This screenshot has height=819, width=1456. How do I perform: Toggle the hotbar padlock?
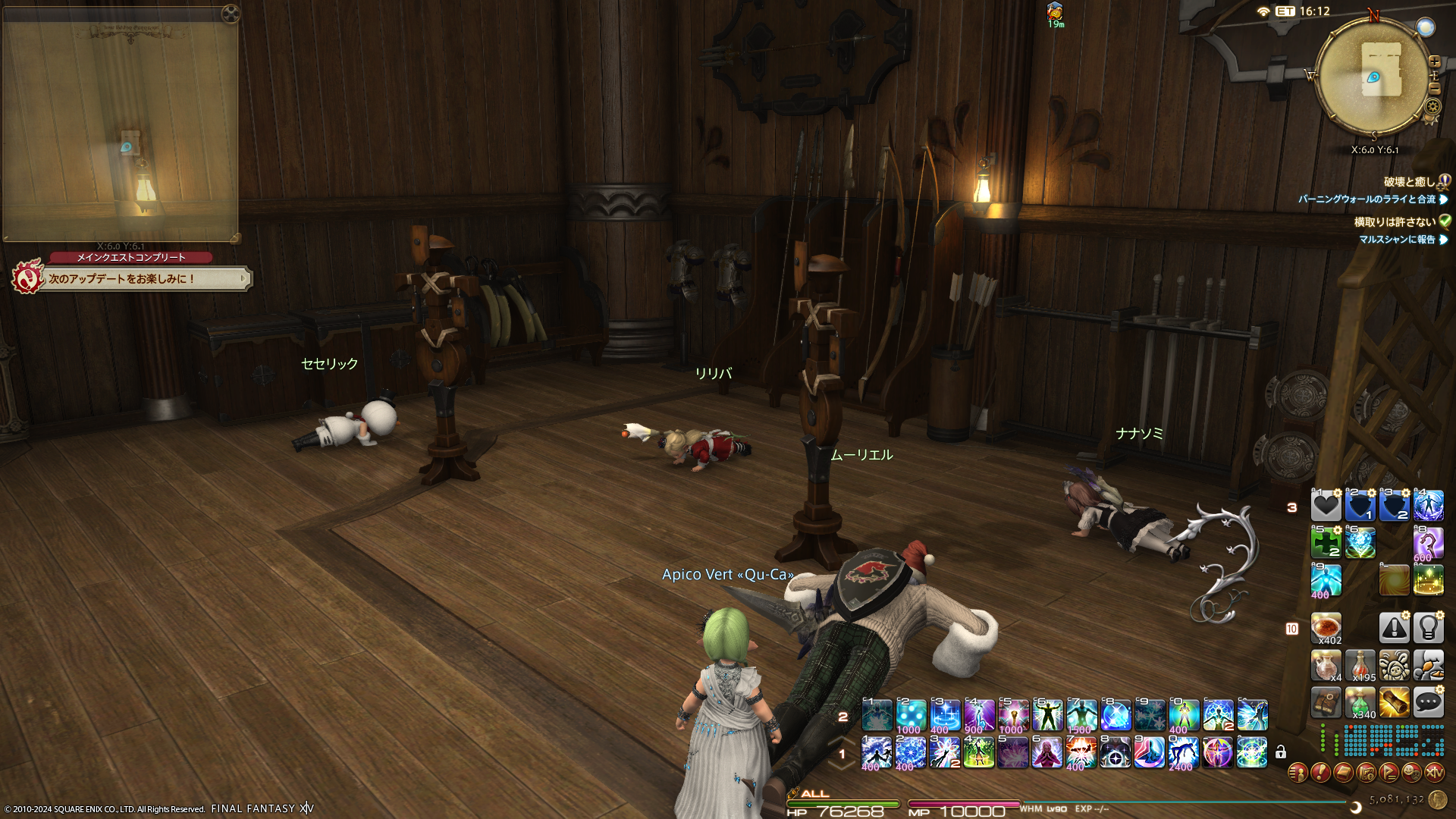point(1281,752)
